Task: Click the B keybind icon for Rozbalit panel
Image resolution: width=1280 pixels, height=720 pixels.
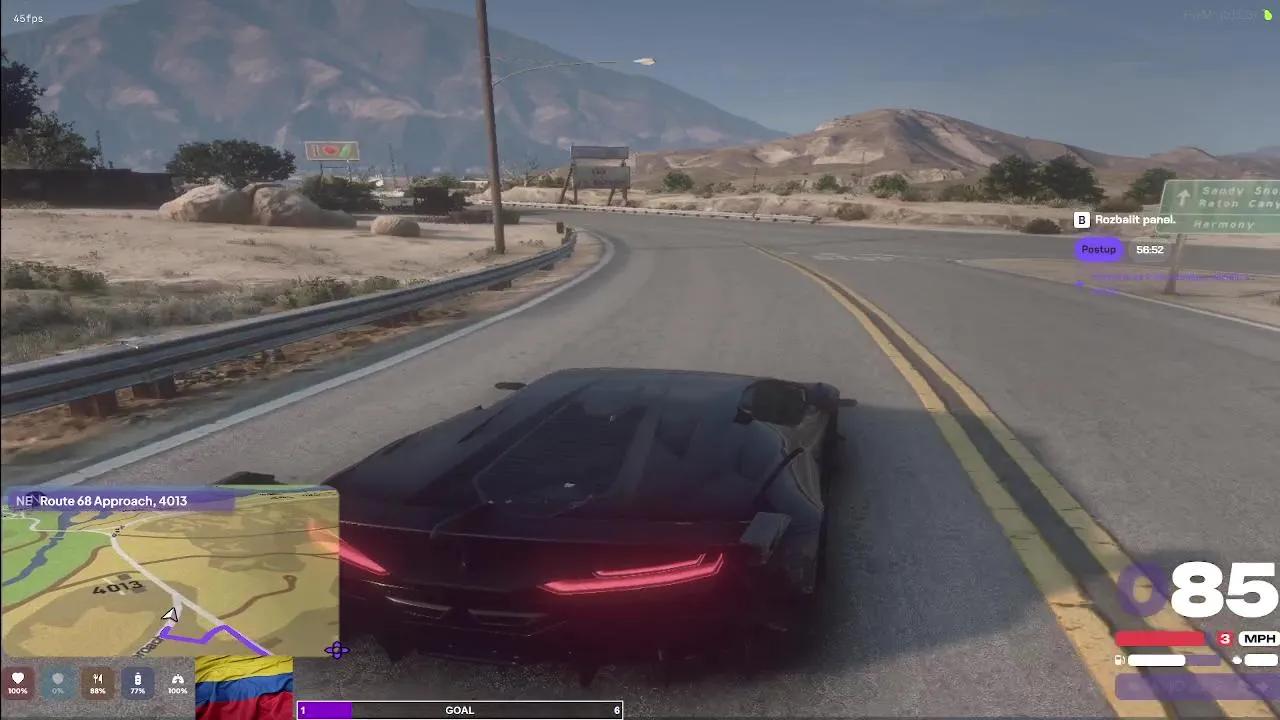Action: coord(1081,220)
